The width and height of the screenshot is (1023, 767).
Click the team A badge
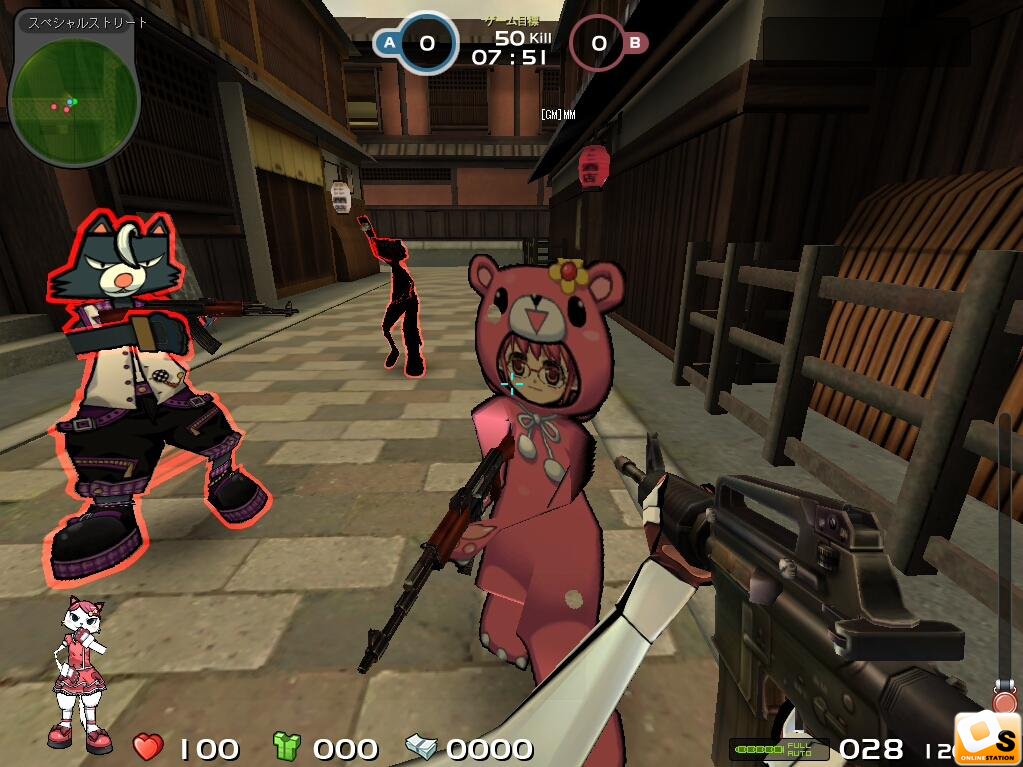pyautogui.click(x=388, y=43)
